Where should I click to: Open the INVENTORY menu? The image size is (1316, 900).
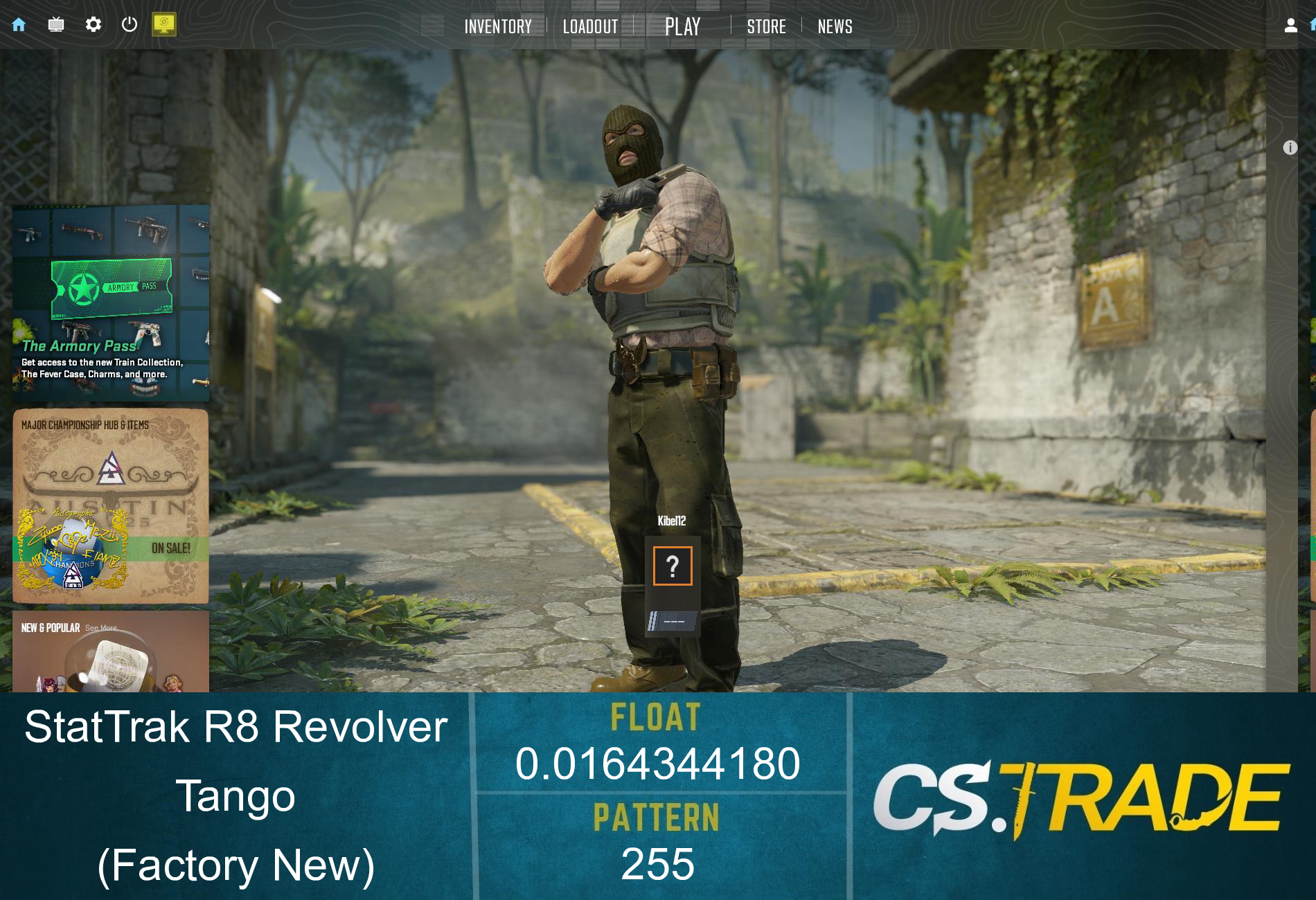(498, 26)
